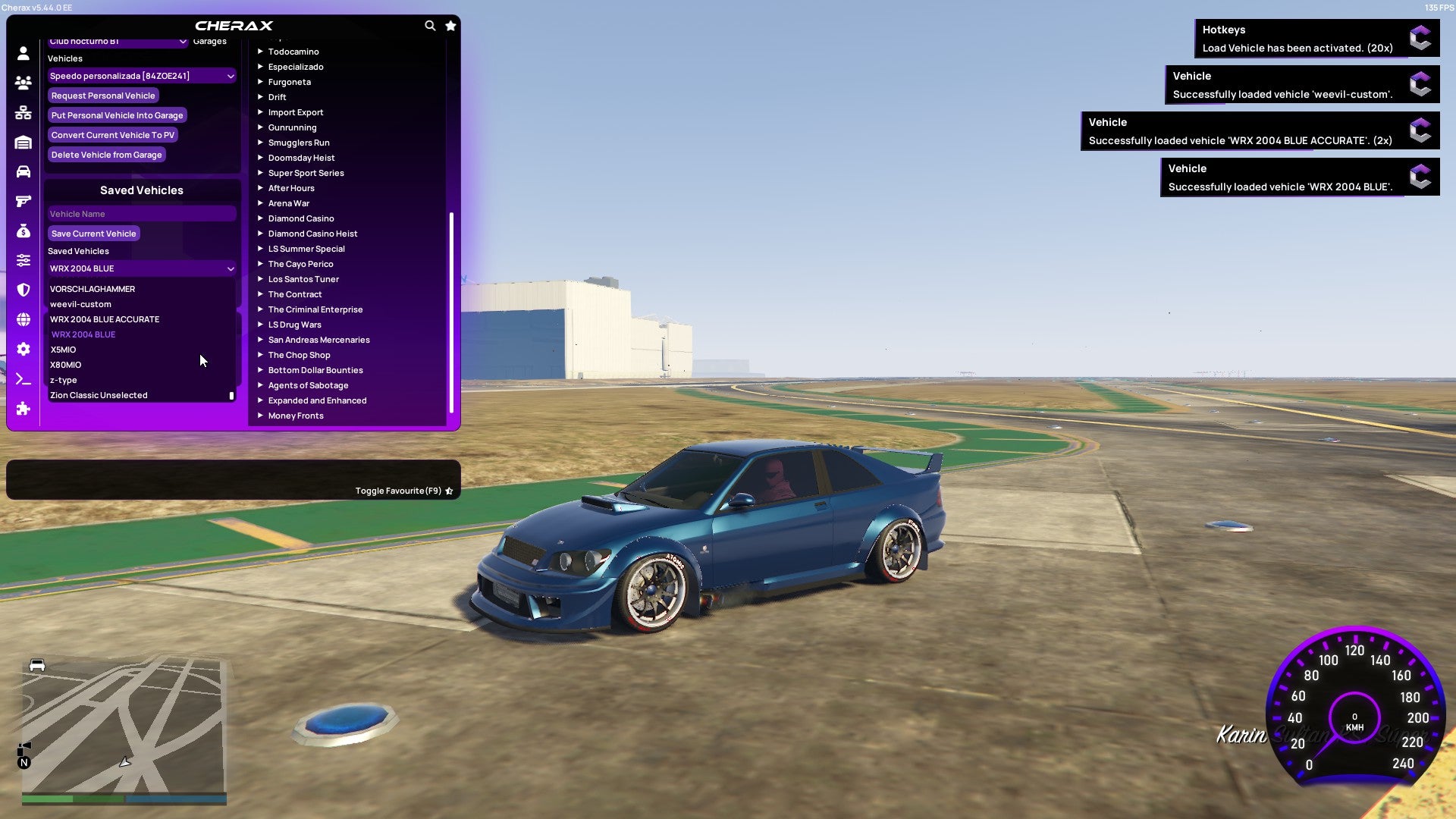Screen dimensions: 1456x819
Task: Click Request Personal Vehicle button
Action: [103, 95]
